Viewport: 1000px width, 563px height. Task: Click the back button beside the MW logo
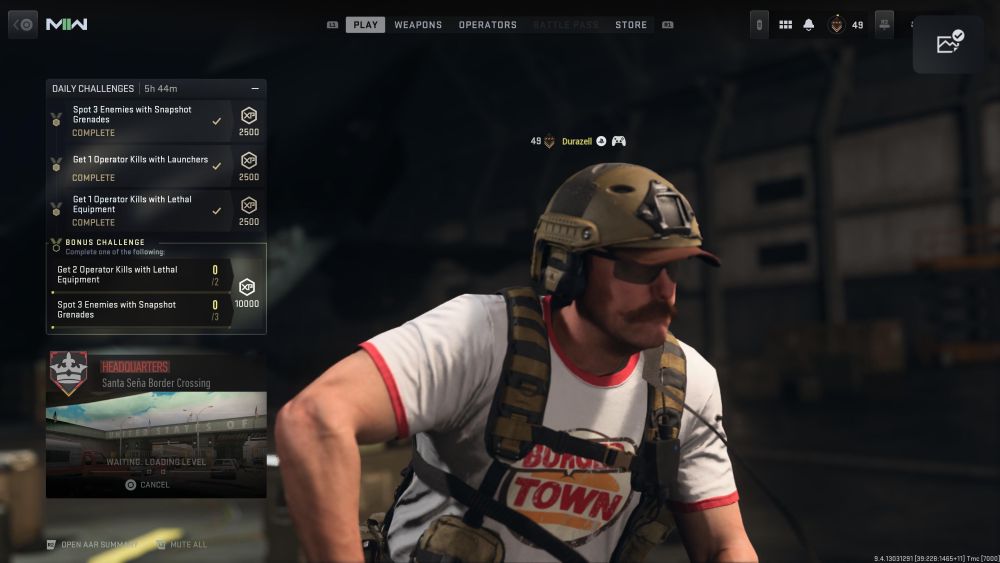tap(23, 24)
